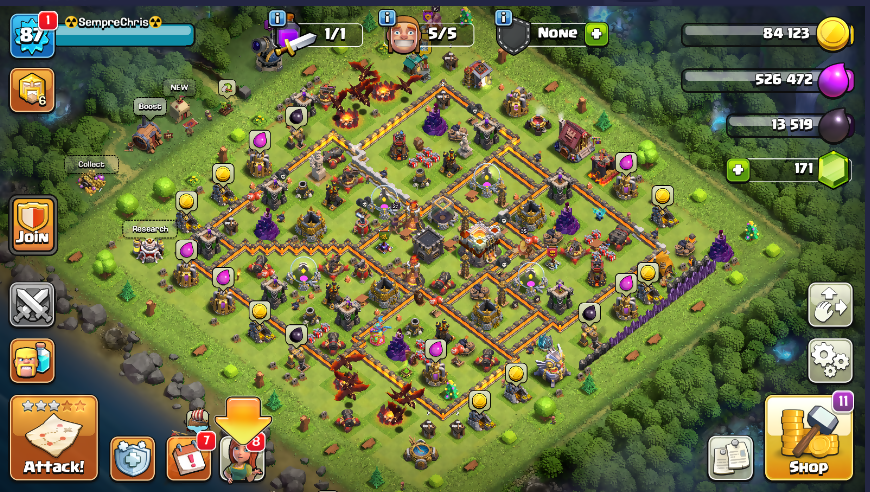The height and width of the screenshot is (492, 870).
Task: Show info for the 1/1 sword counter
Action: [278, 18]
